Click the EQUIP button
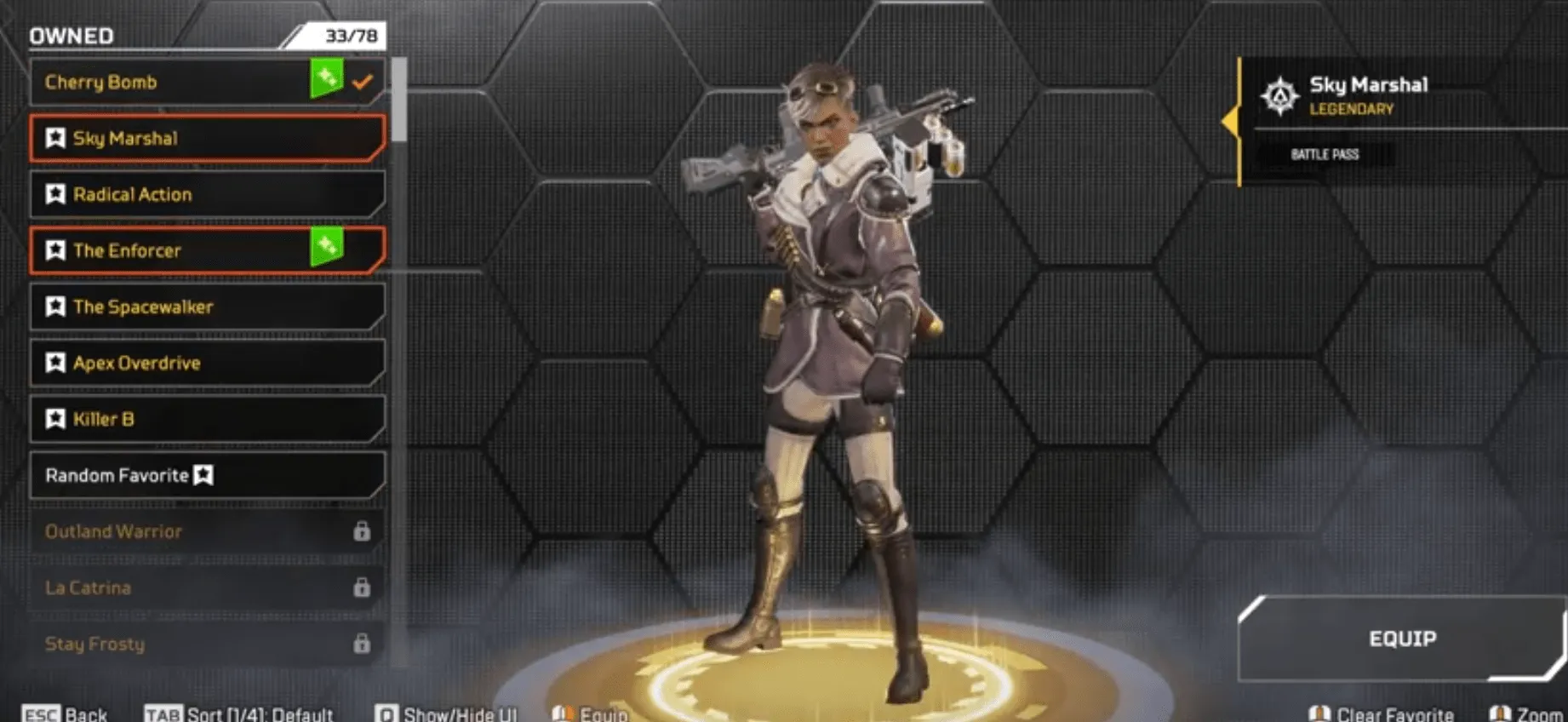This screenshot has width=1568, height=722. pyautogui.click(x=1401, y=638)
